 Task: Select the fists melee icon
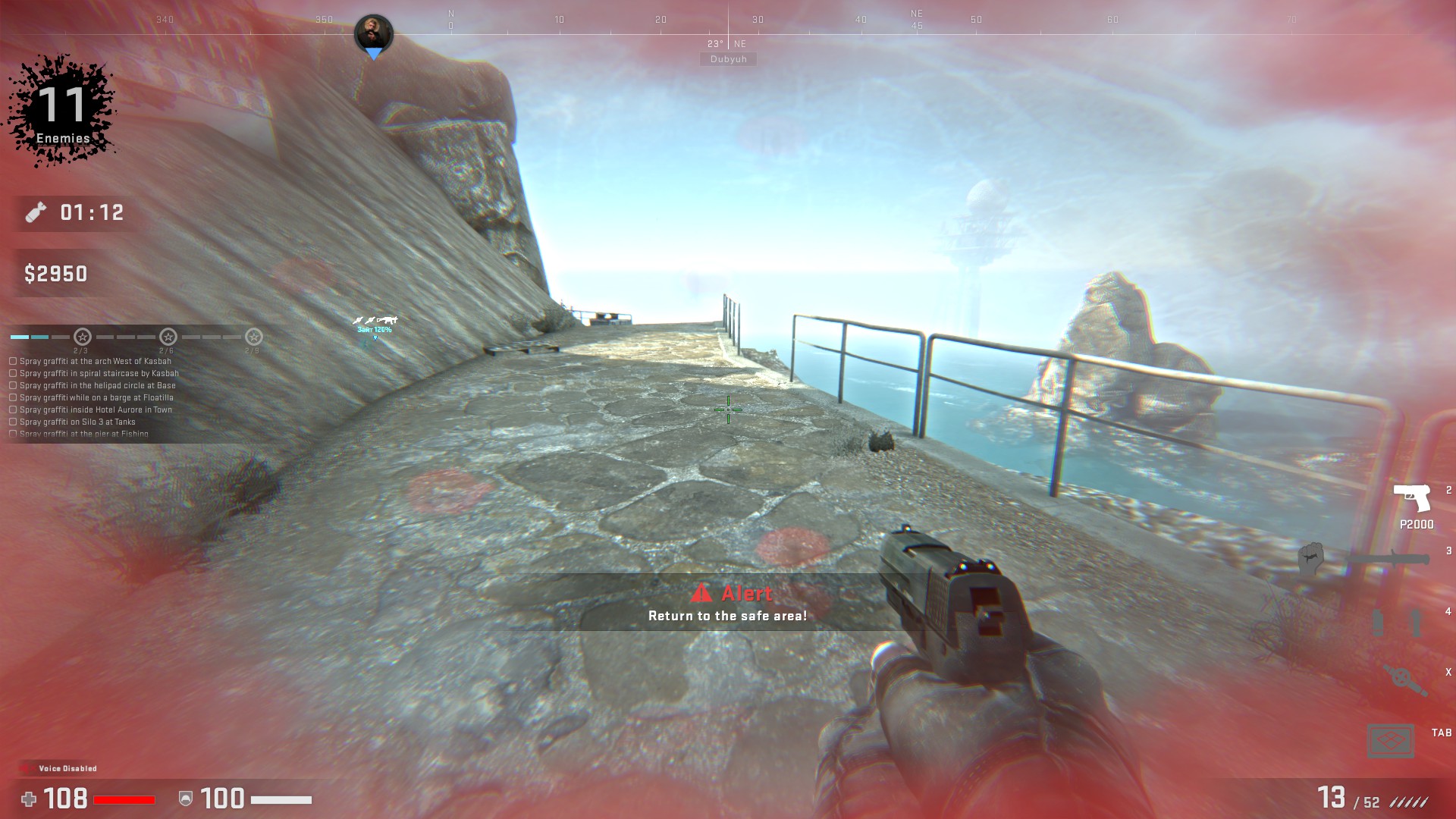click(1310, 559)
